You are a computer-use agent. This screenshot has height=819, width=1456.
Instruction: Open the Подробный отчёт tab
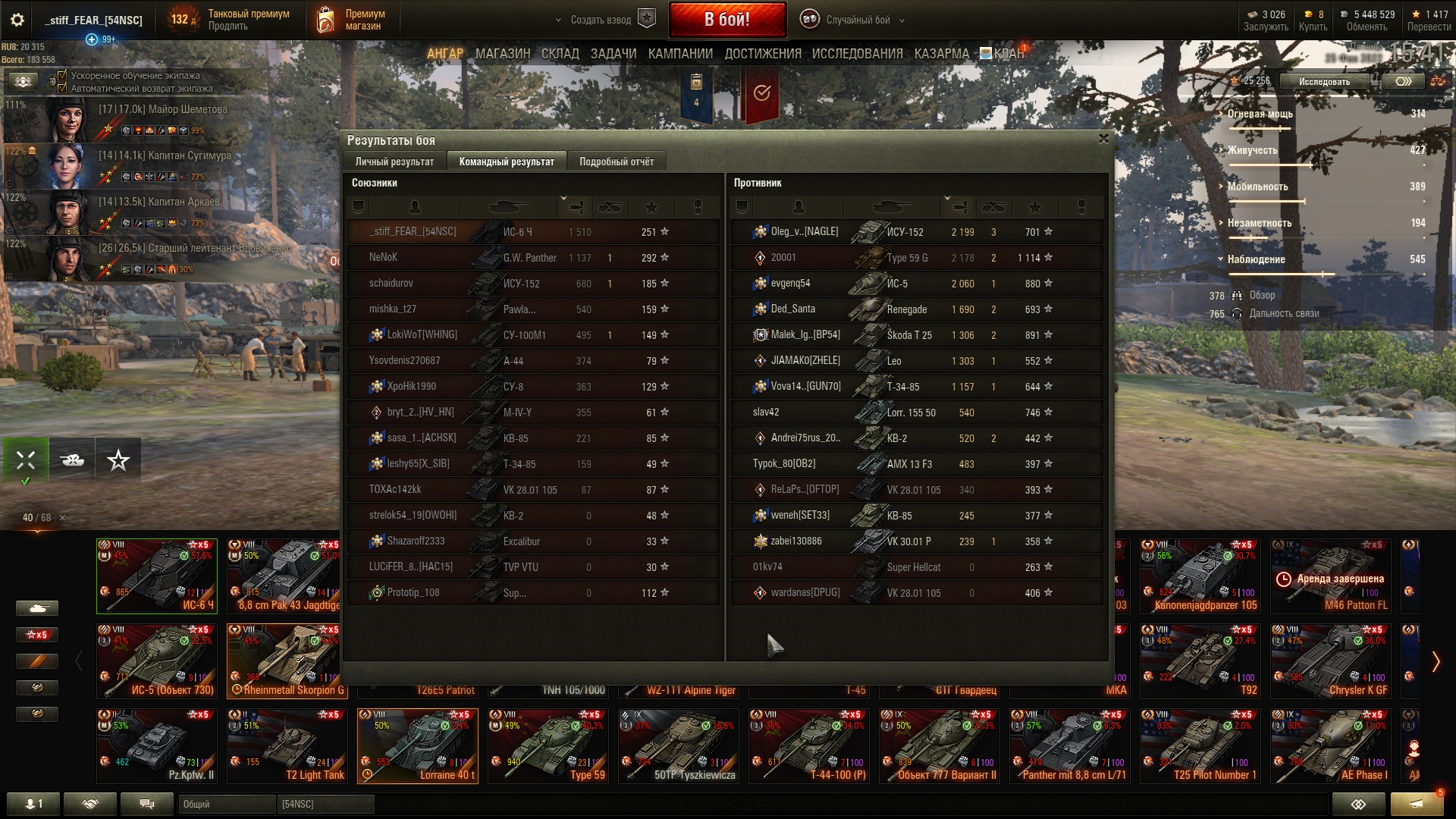[616, 162]
